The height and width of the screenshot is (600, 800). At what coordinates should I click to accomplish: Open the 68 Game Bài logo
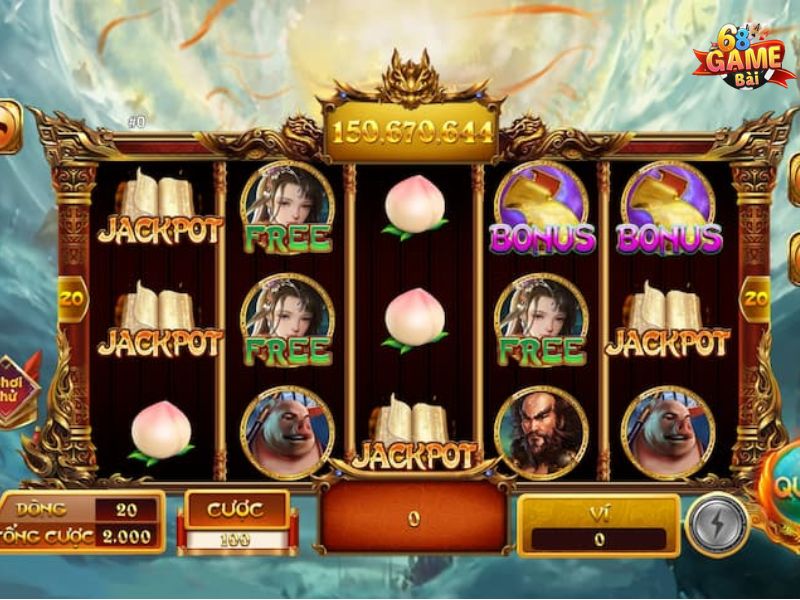point(741,60)
